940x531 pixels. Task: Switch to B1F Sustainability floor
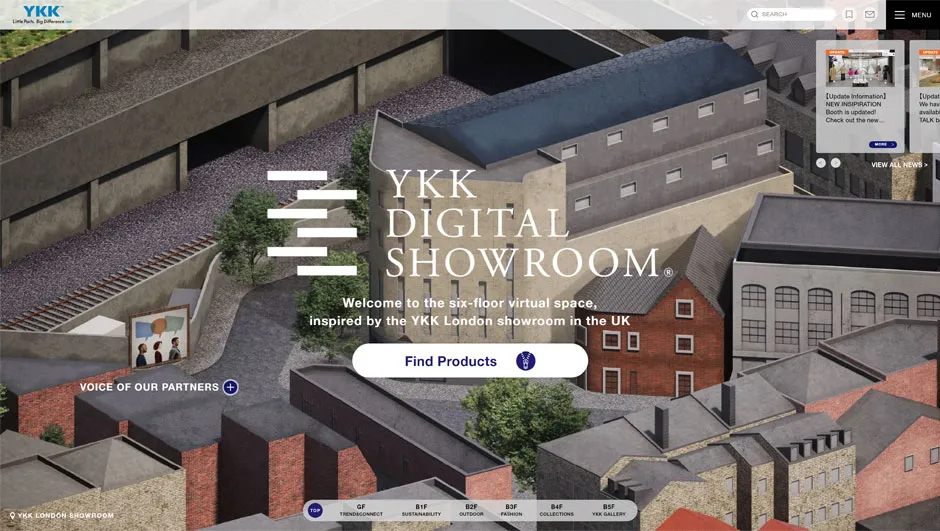tap(421, 510)
